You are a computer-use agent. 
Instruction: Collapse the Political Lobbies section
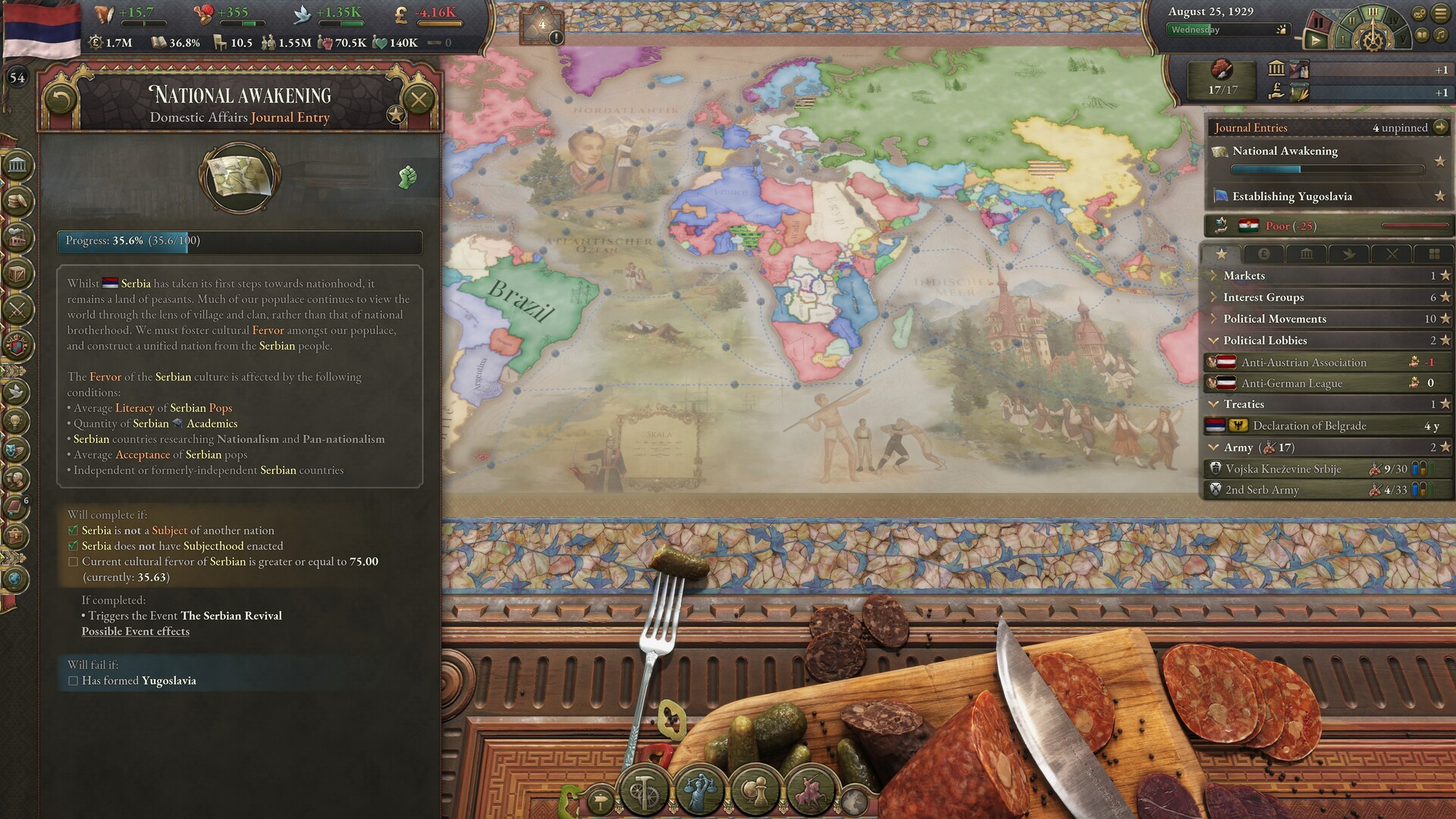pos(1265,340)
